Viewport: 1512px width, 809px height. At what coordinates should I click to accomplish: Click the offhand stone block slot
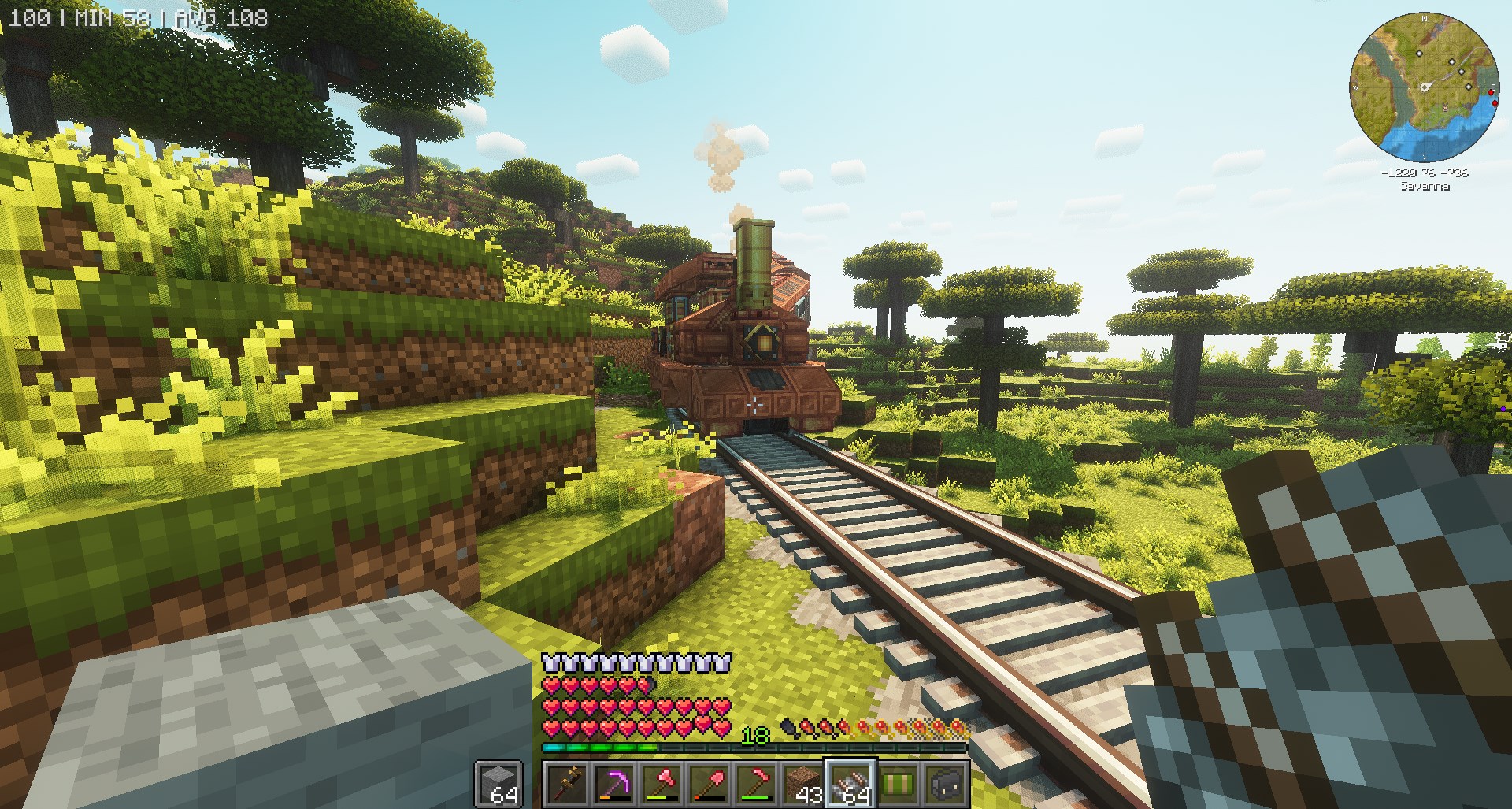click(x=499, y=785)
